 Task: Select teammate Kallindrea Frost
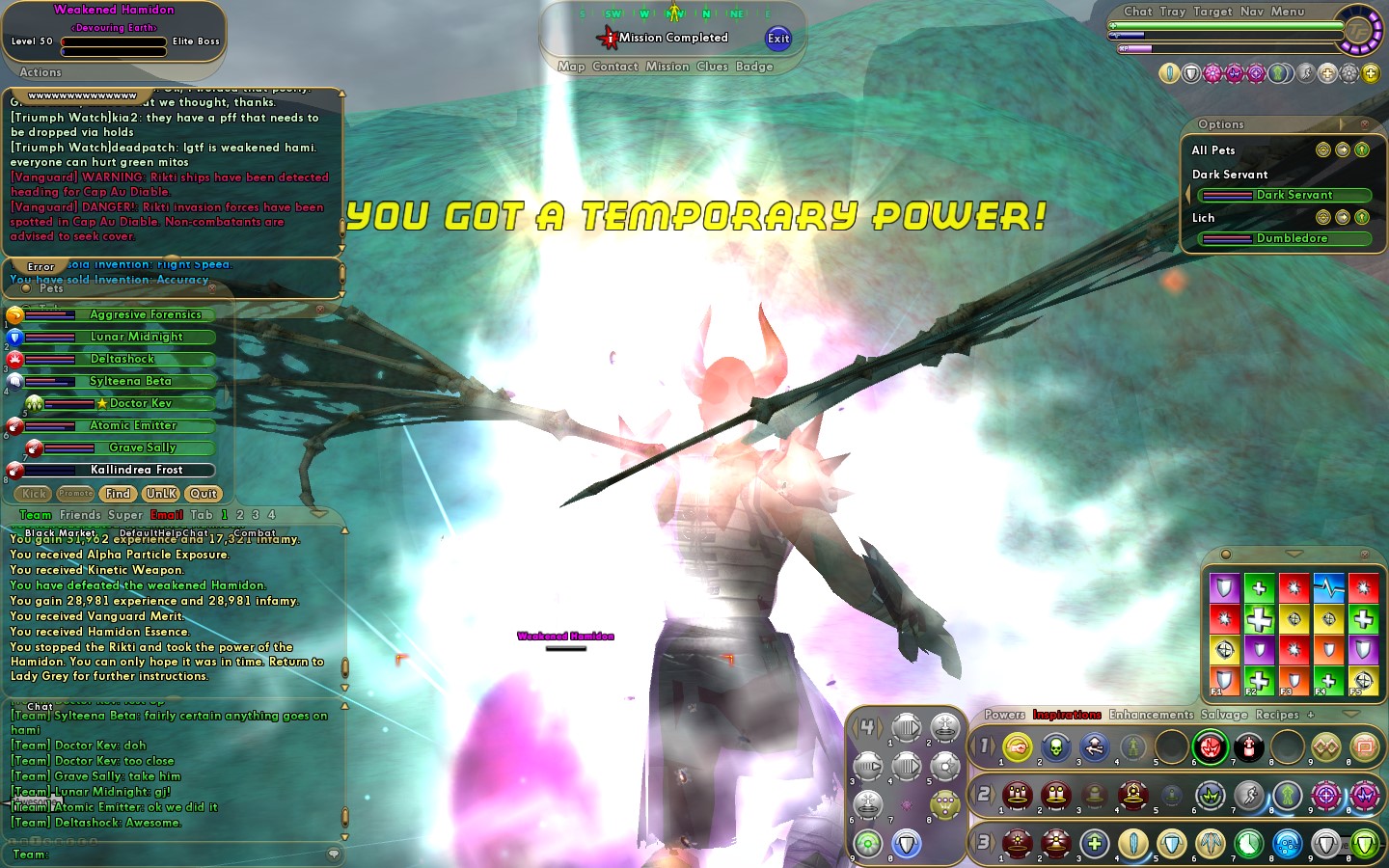point(136,470)
